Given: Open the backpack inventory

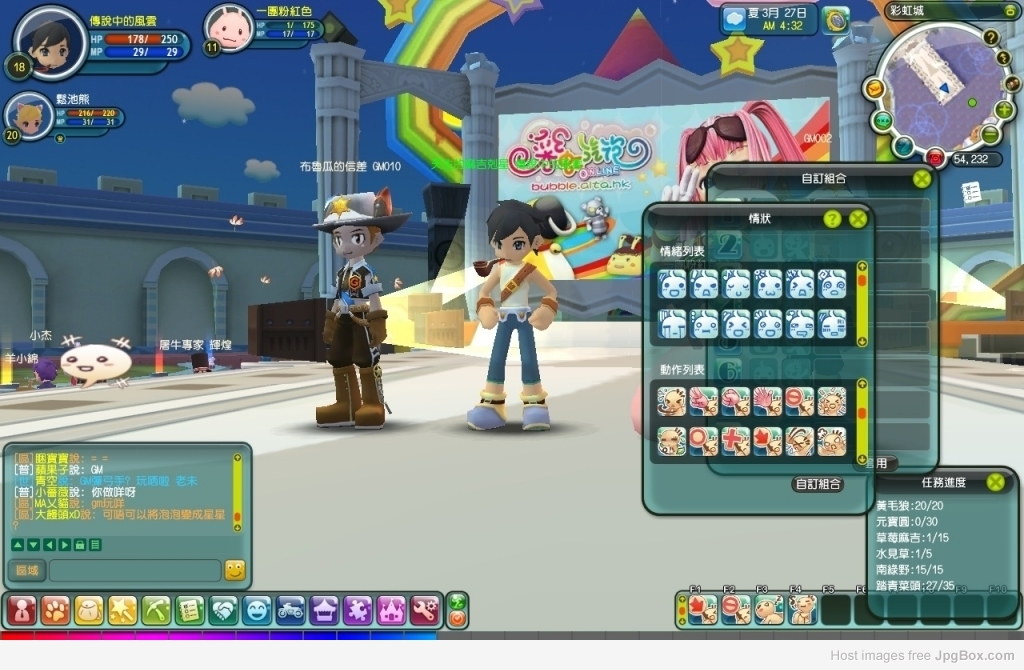Looking at the screenshot, I should (89, 609).
